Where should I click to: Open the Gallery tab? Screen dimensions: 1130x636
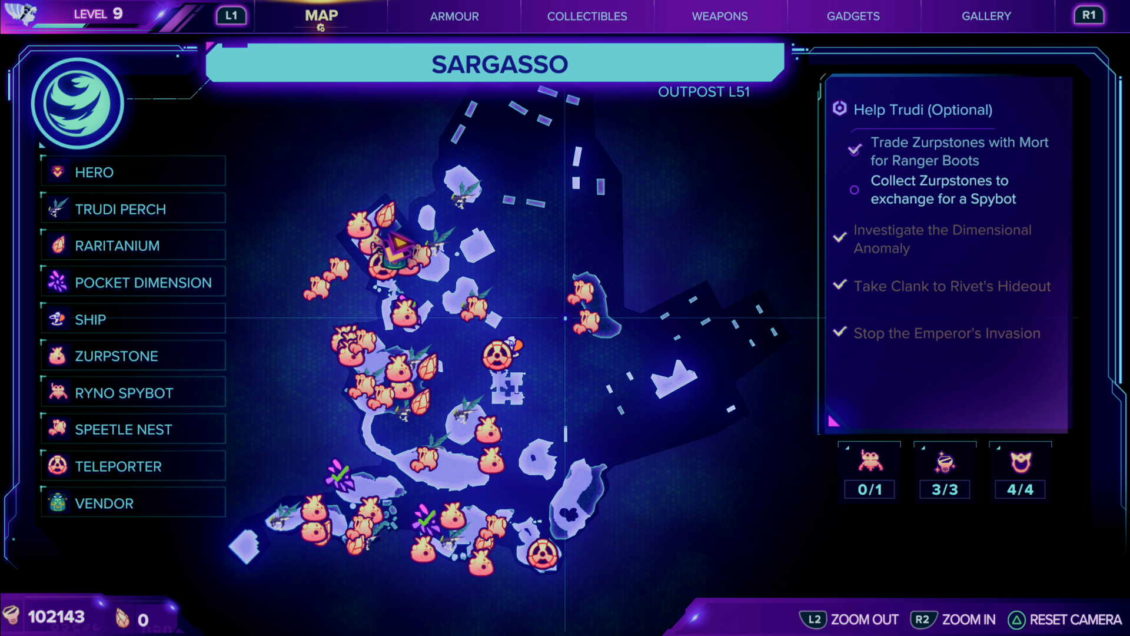986,16
